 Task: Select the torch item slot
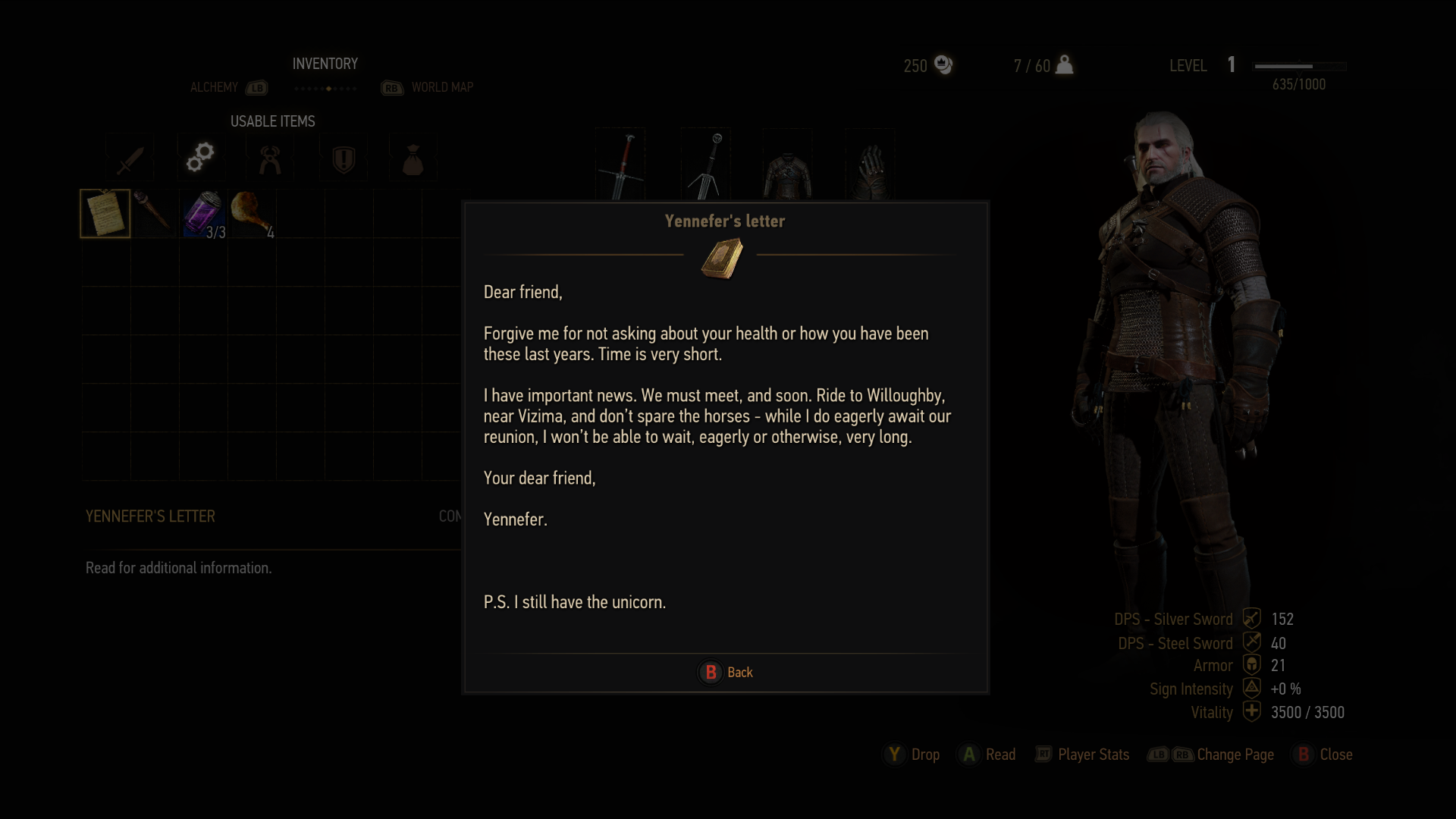154,214
